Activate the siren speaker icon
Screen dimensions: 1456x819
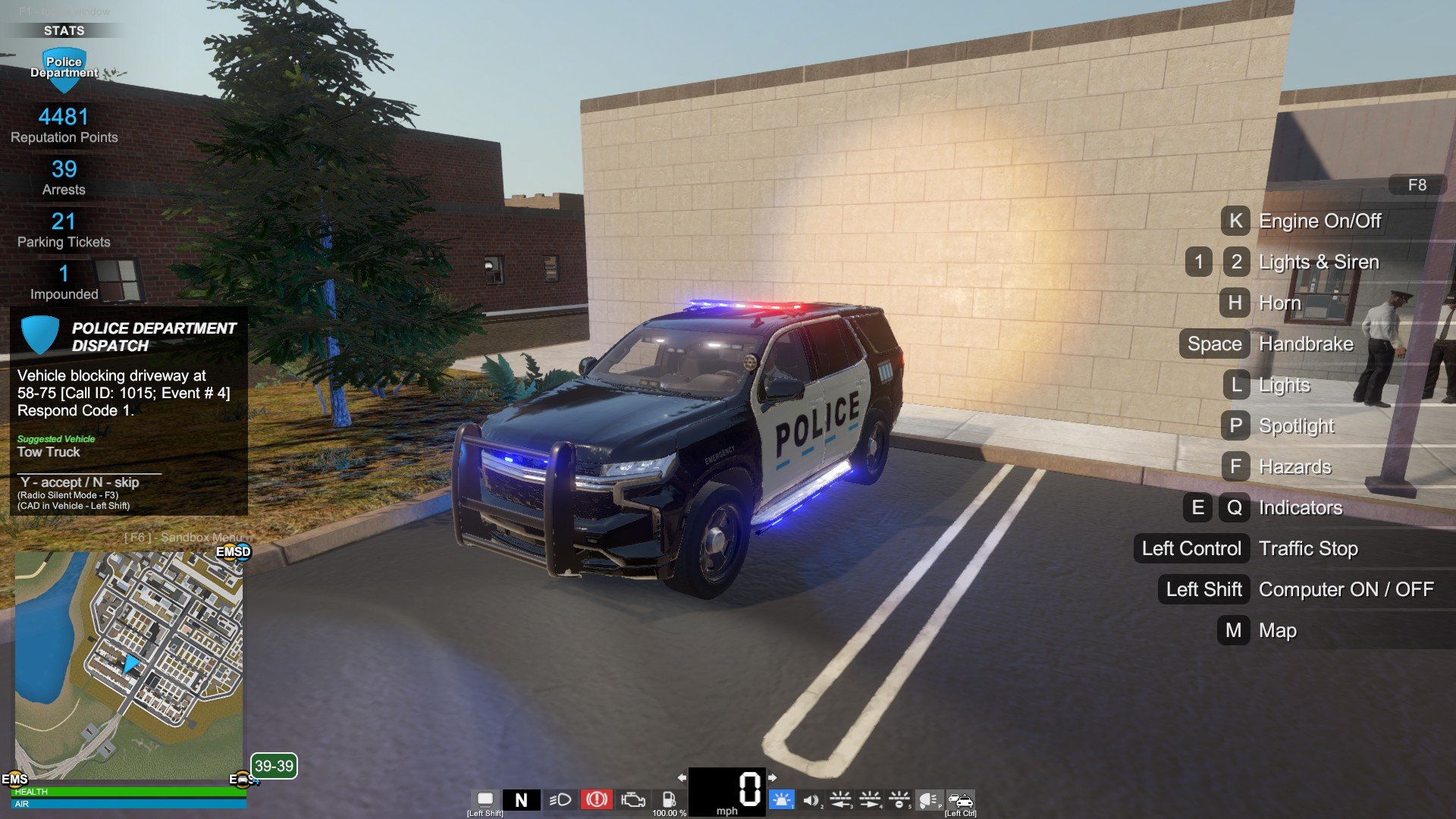point(811,800)
